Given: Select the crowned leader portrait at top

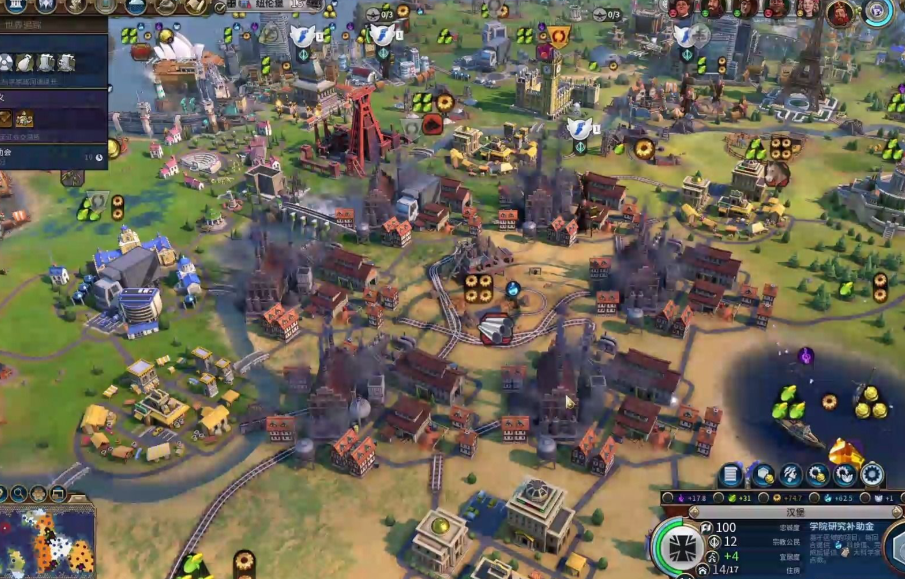Looking at the screenshot, I should [840, 13].
